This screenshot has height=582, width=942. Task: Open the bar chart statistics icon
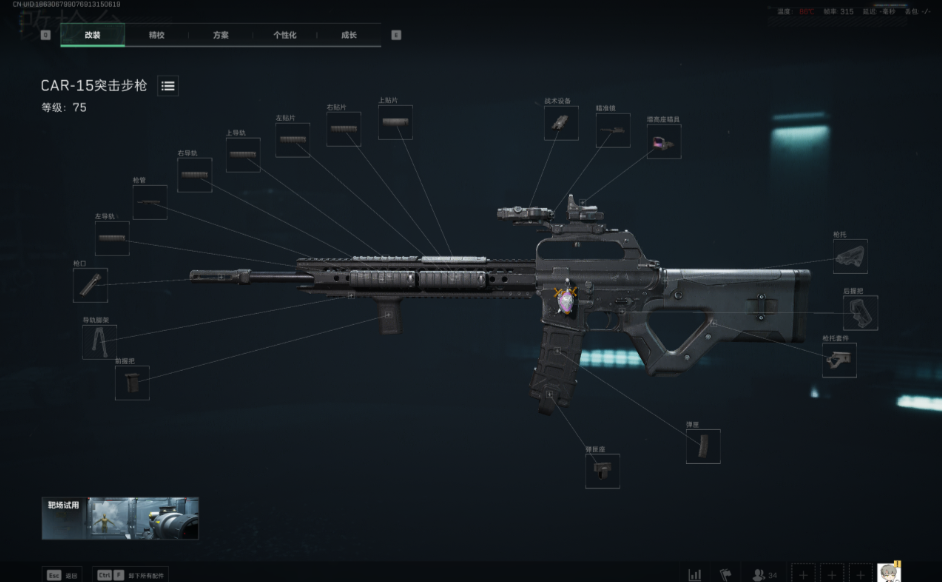(x=695, y=575)
